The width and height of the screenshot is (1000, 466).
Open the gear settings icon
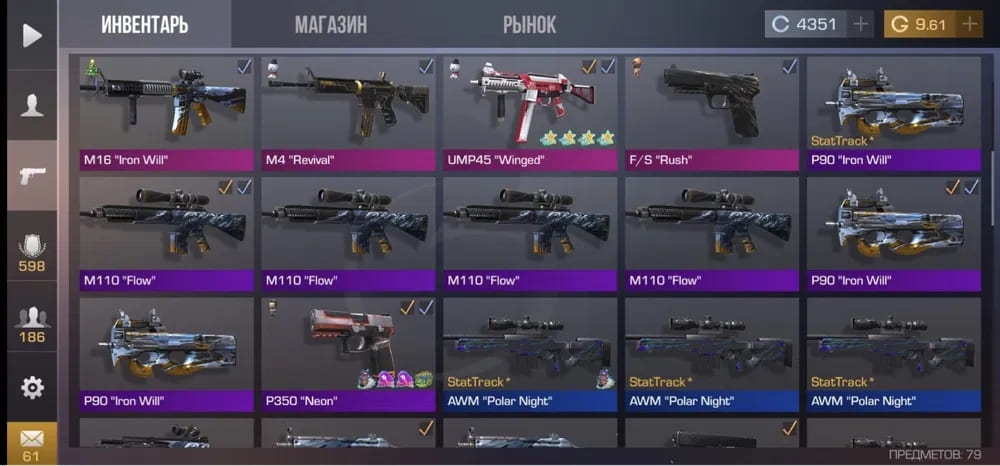32,387
